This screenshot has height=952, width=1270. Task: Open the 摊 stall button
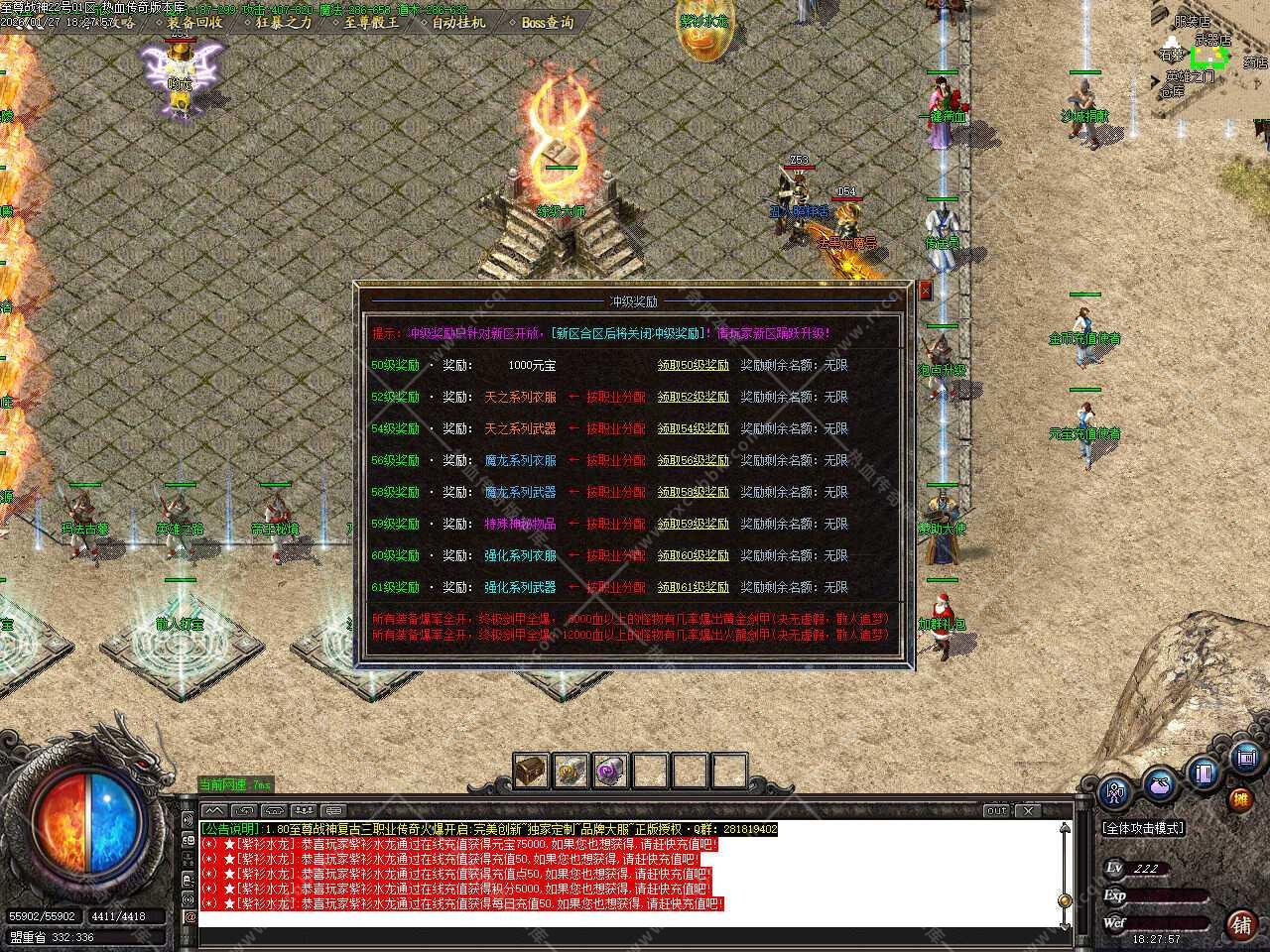coord(1240,798)
